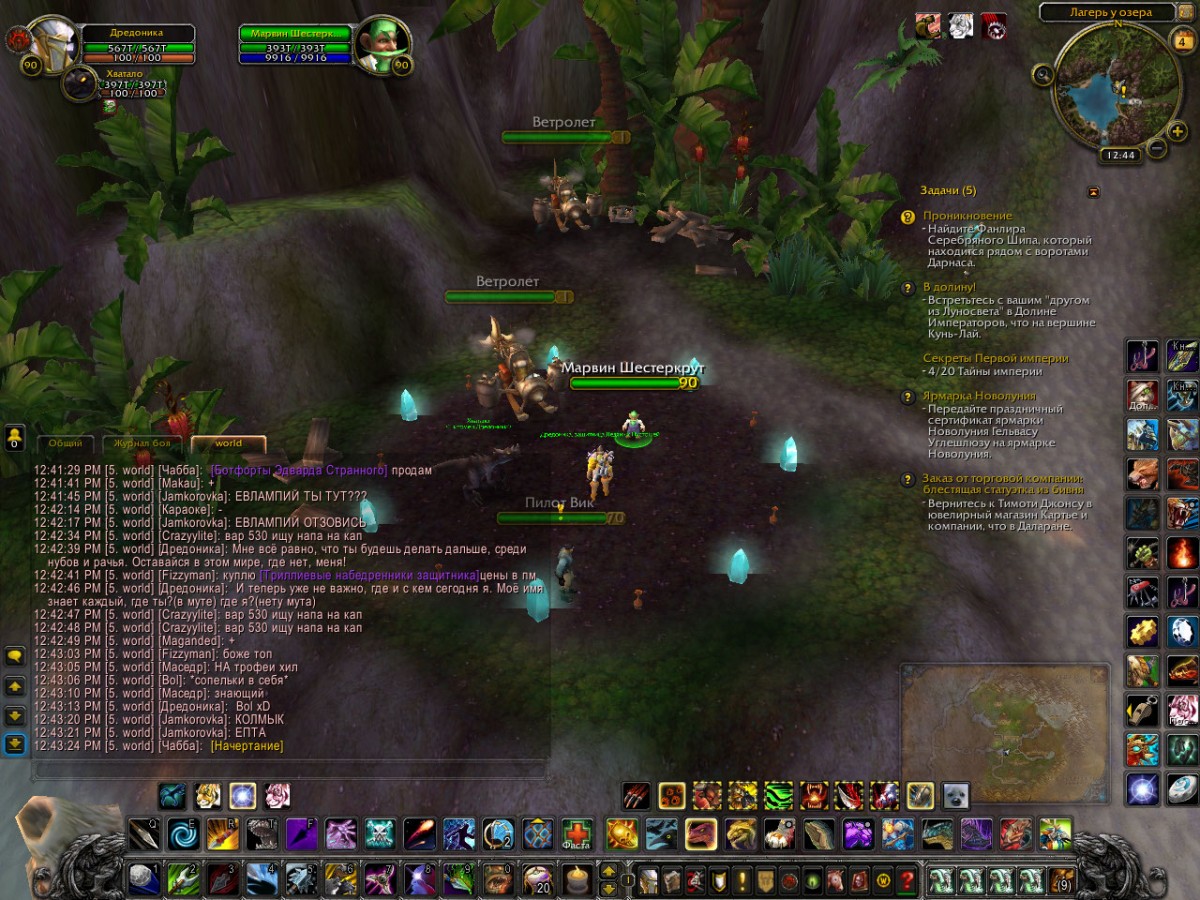This screenshot has width=1200, height=900.
Task: Use the Фаста red cross macro button
Action: pos(576,834)
